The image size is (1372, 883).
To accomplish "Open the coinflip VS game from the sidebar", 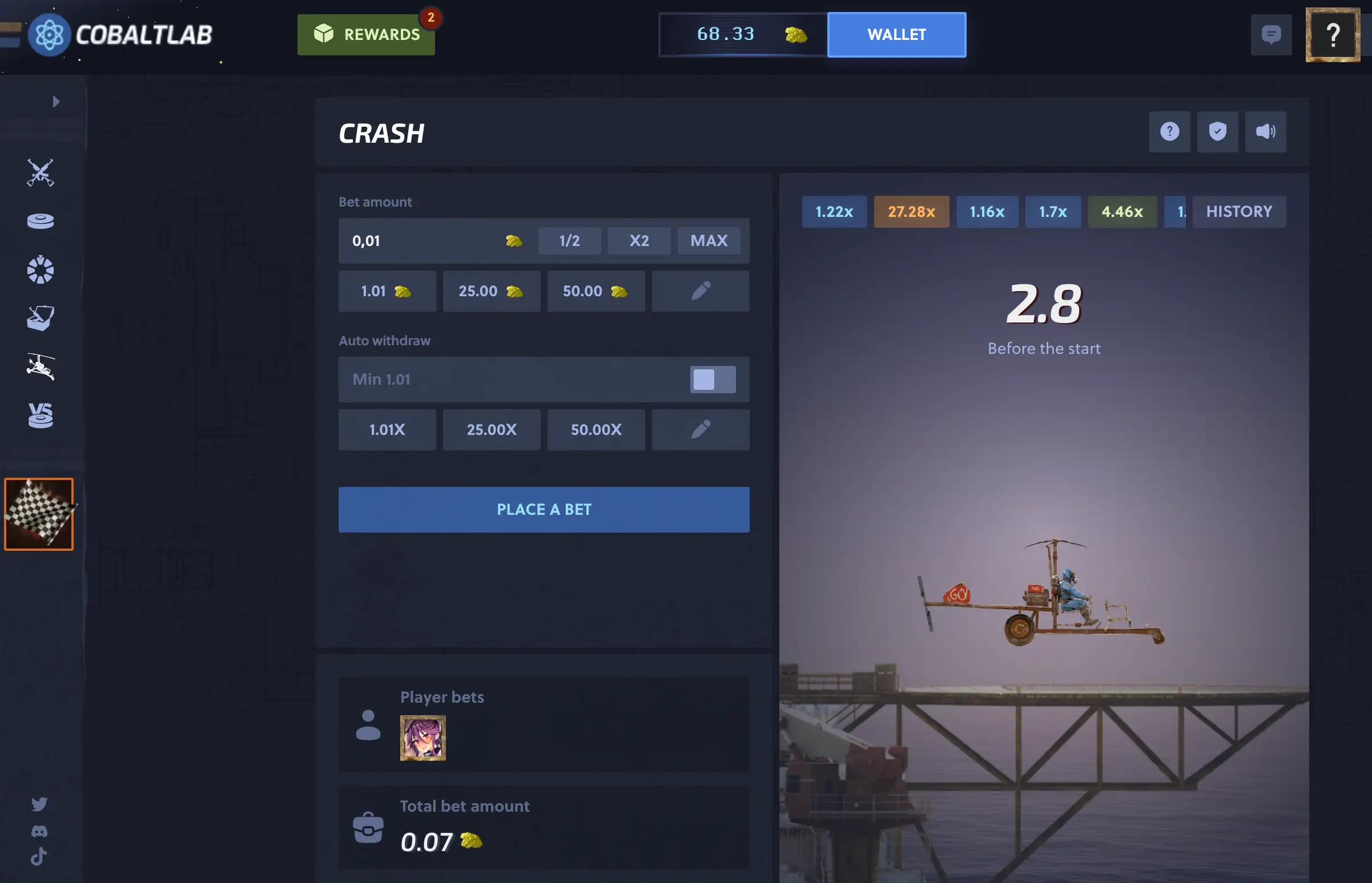I will [41, 414].
